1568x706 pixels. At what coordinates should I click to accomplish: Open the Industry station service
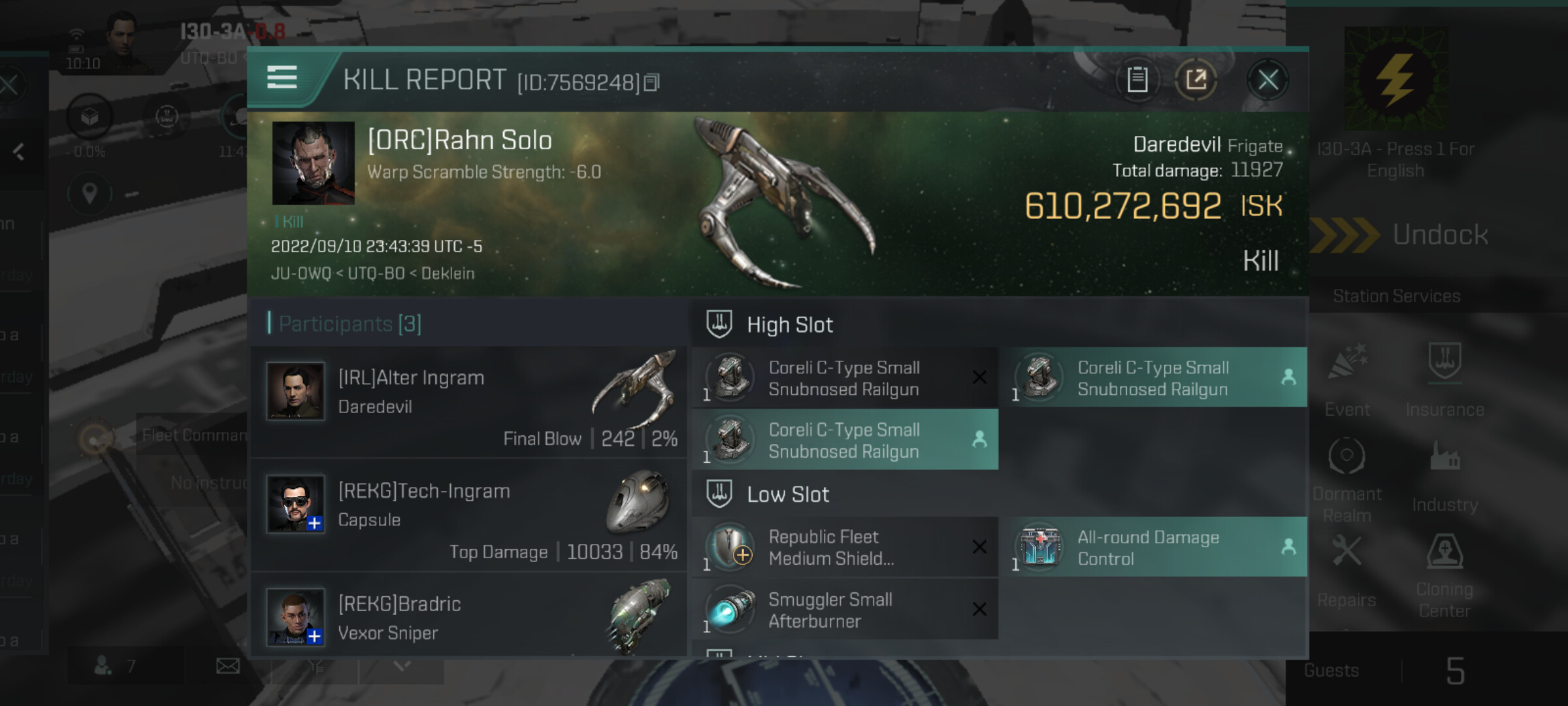coord(1445,476)
